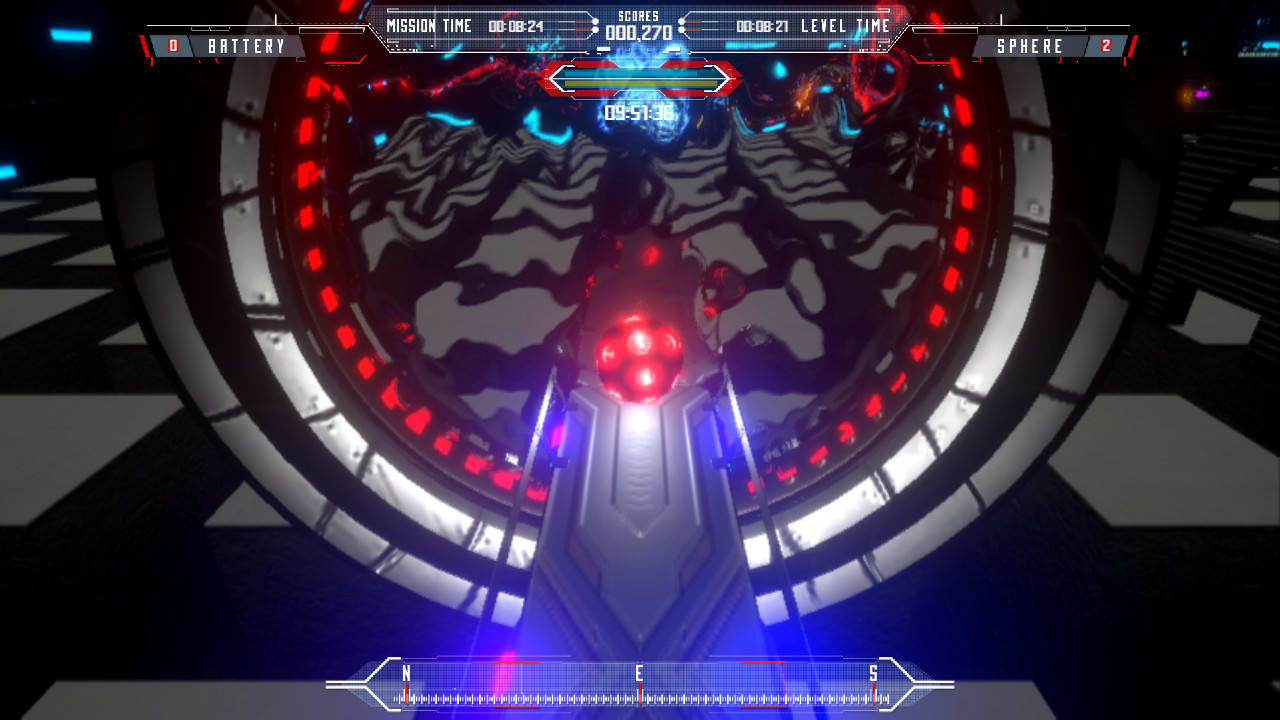Select the MISSION TIME header
Image resolution: width=1280 pixels, height=720 pixels.
[428, 26]
